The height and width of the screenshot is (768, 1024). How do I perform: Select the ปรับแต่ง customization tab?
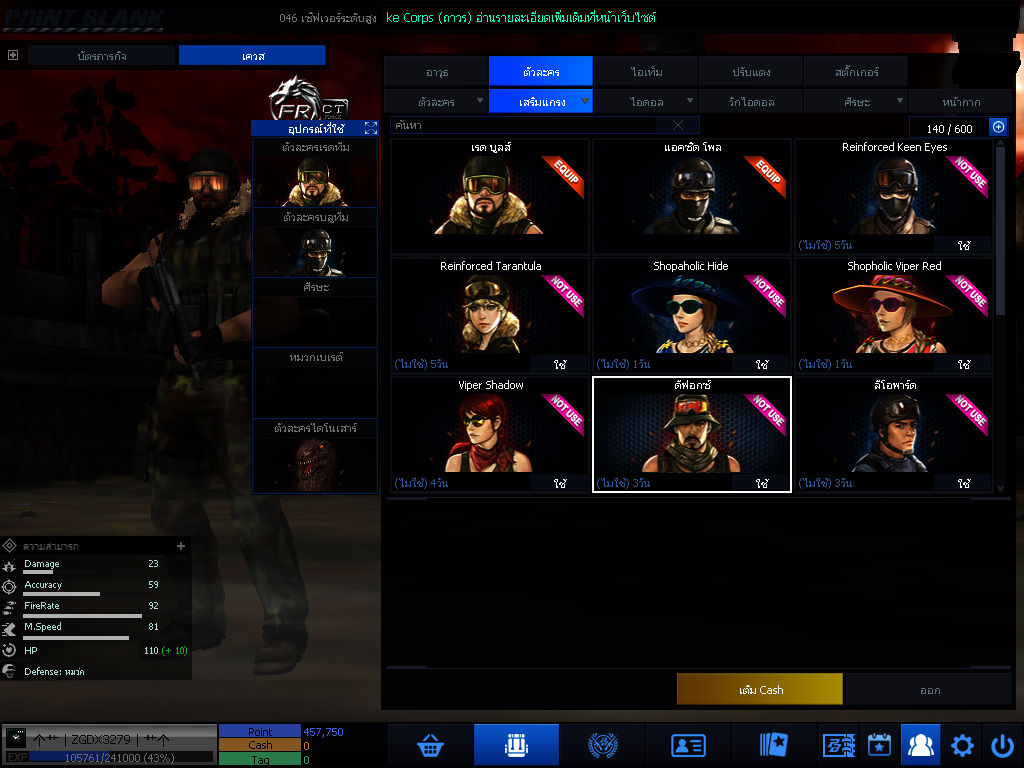[750, 72]
